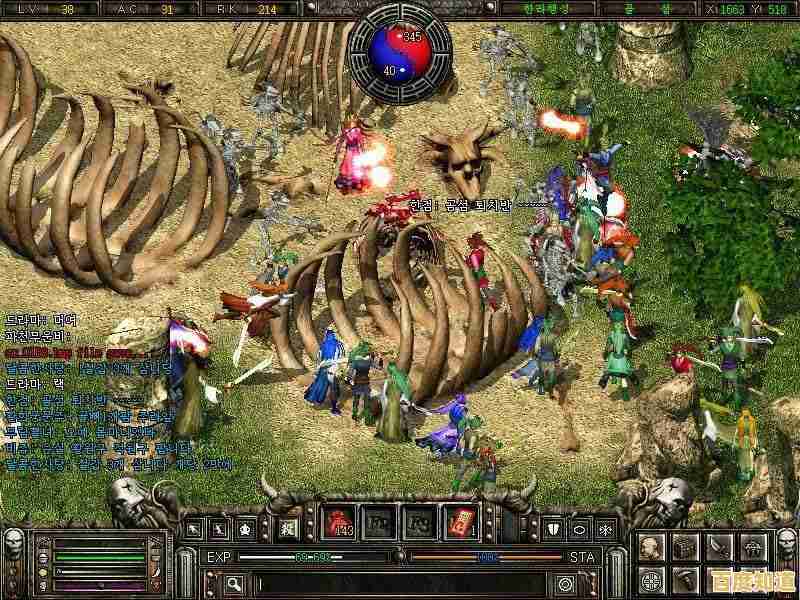Image resolution: width=800 pixels, height=600 pixels.
Task: Select the white kanji character skill button
Action: click(x=287, y=526)
